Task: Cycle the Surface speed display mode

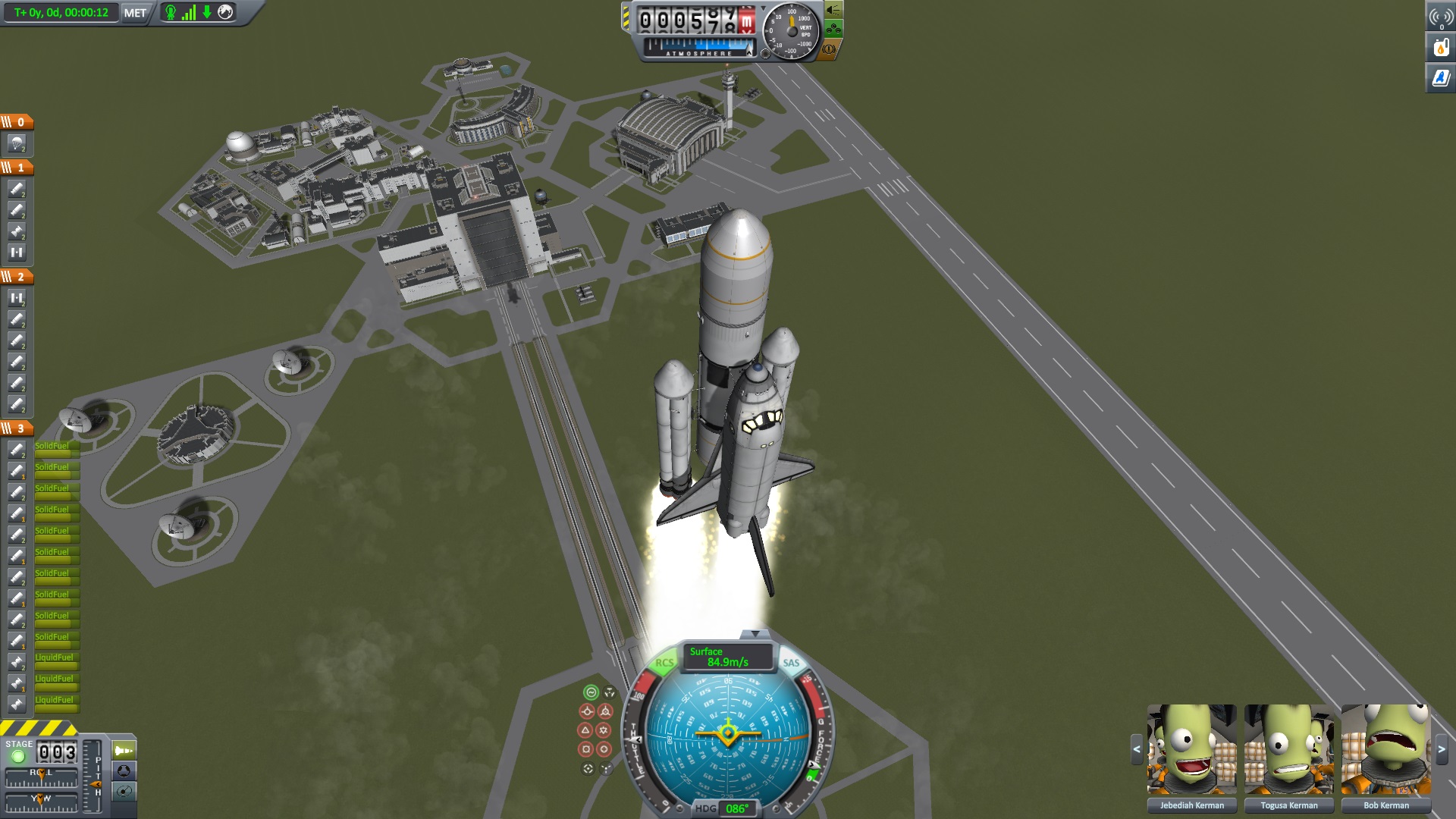Action: click(x=726, y=657)
